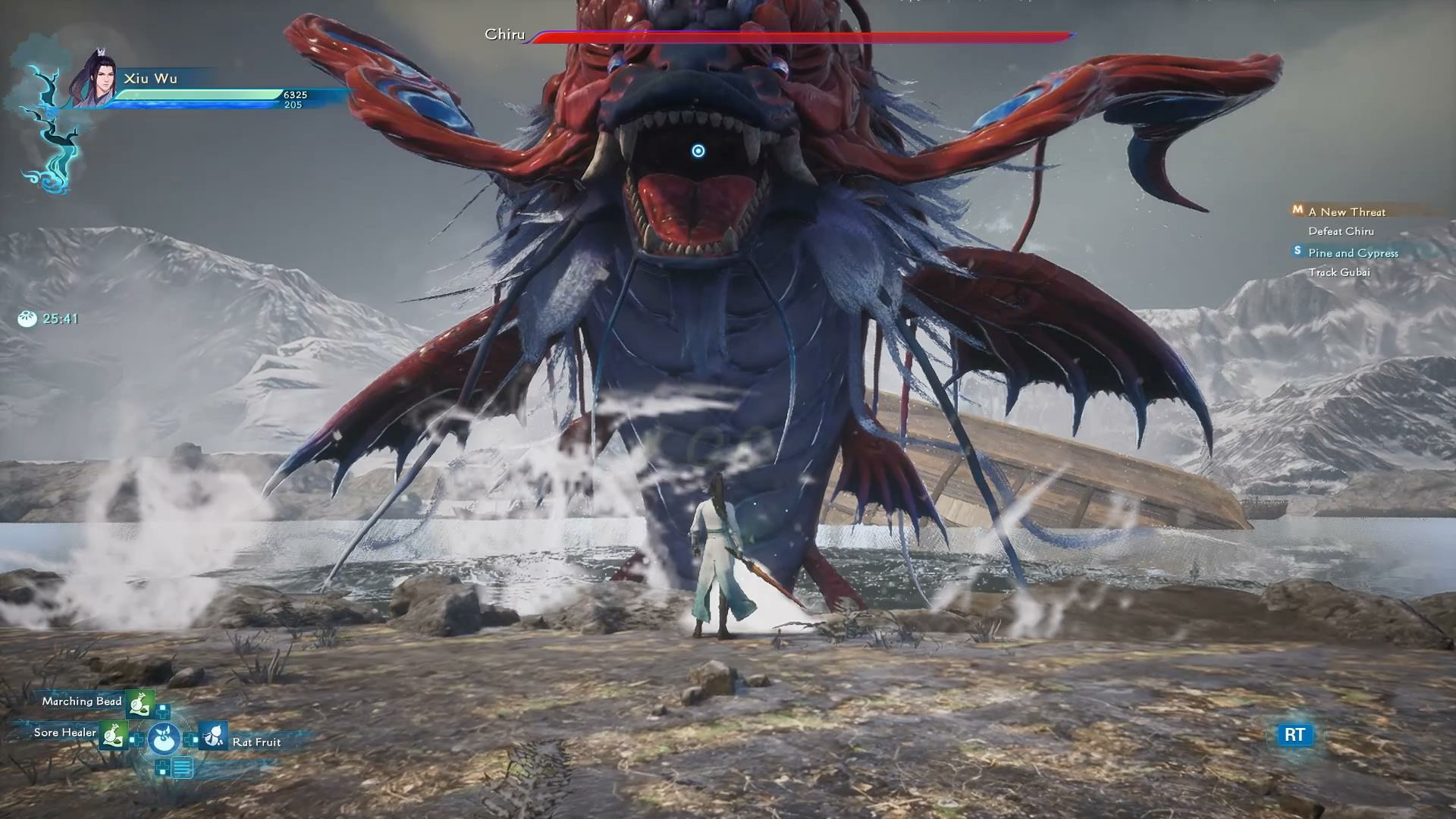1456x819 pixels.
Task: Open the list menu icon below the pouch
Action: coord(181,768)
